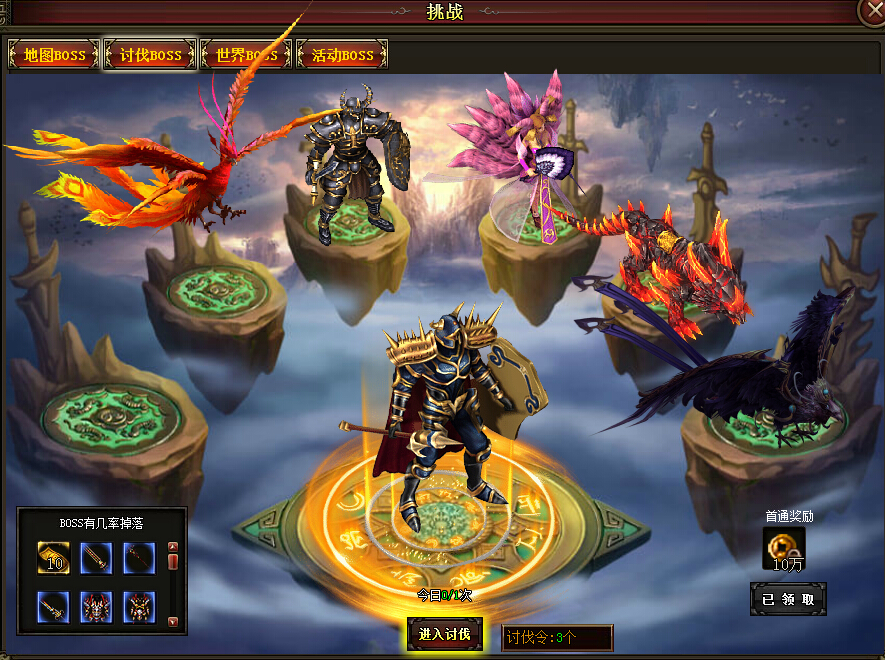Switch to the 活动BOSS tab
Image resolution: width=885 pixels, height=660 pixels.
point(342,55)
